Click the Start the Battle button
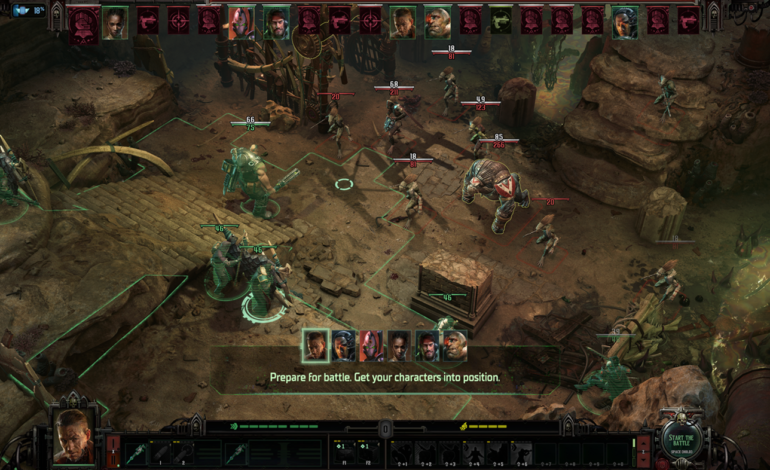 coord(684,441)
